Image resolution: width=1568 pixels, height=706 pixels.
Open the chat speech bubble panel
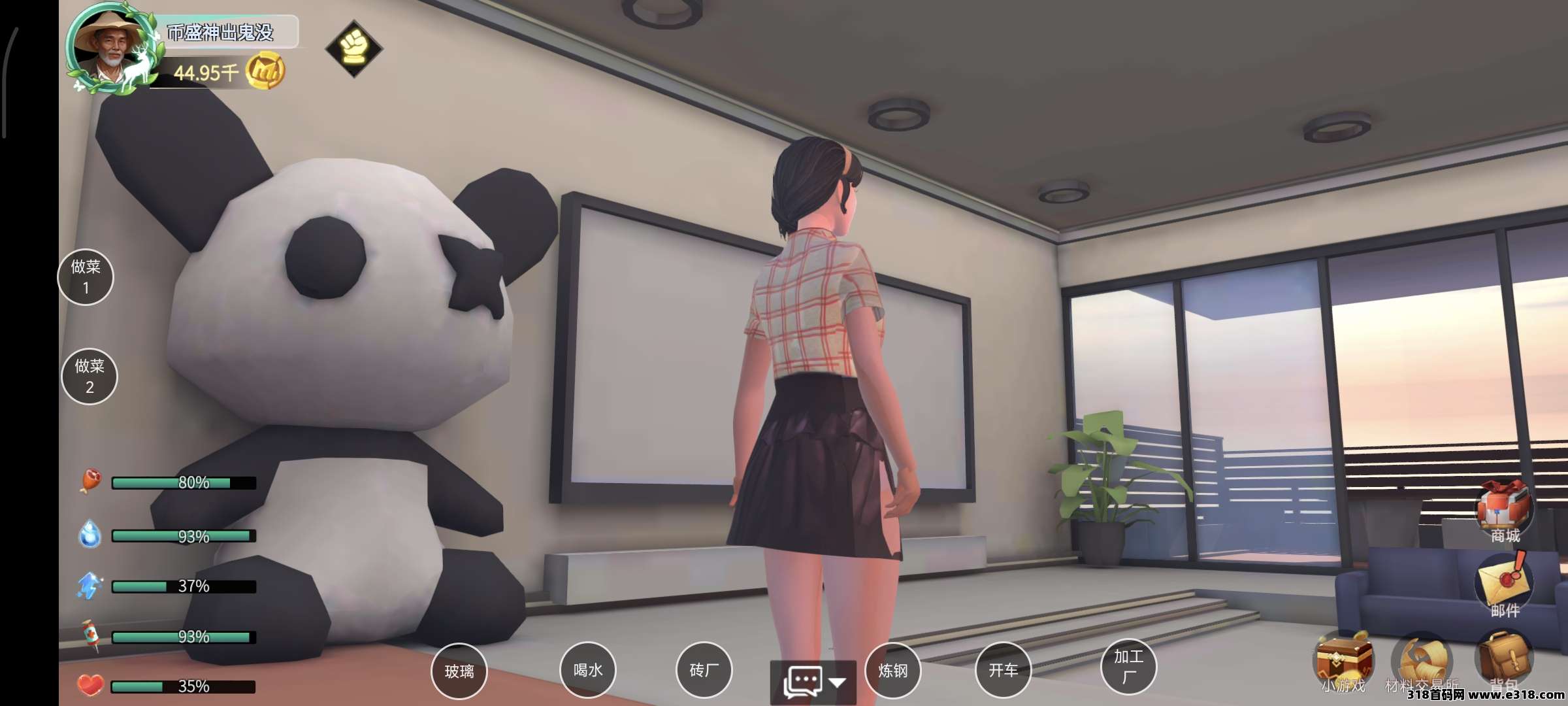point(804,682)
